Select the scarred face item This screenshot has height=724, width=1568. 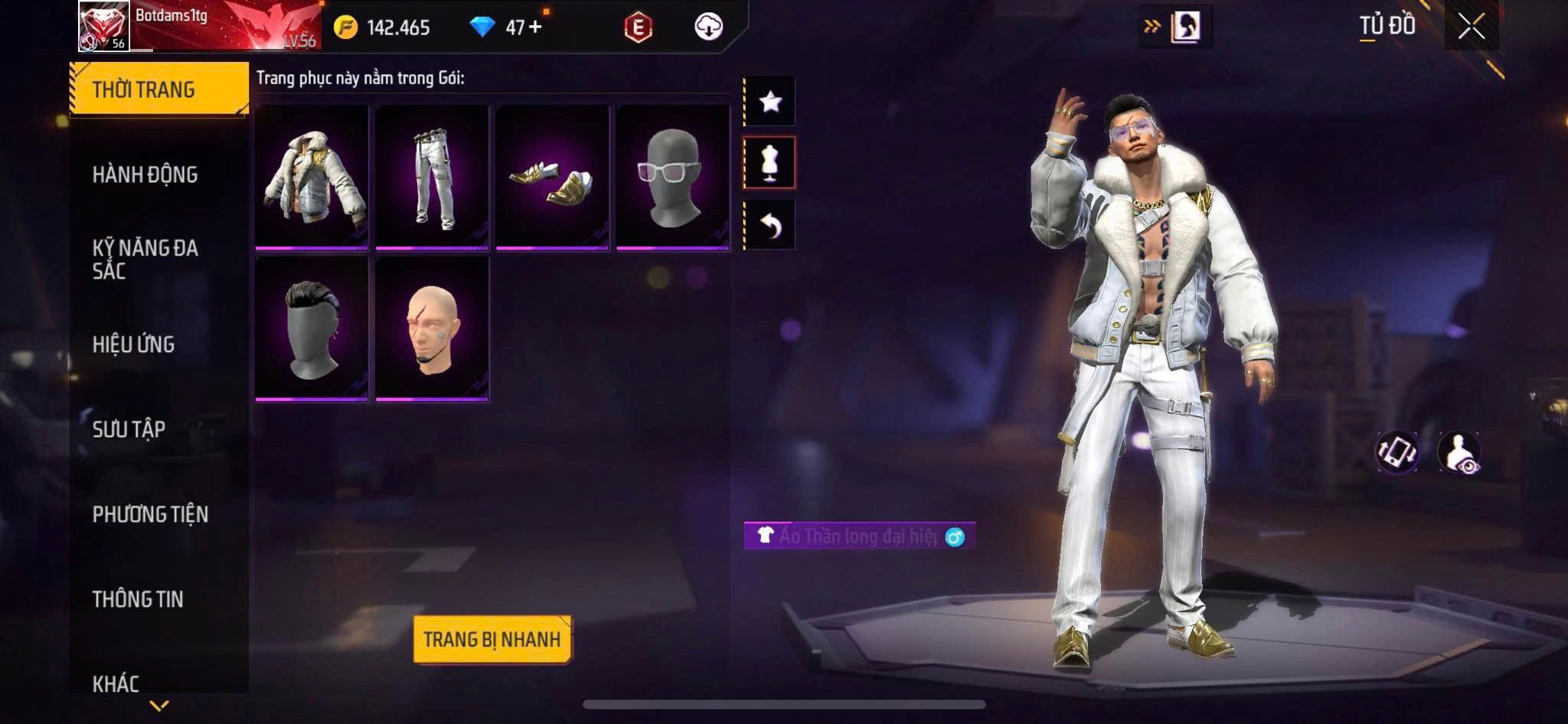point(432,328)
